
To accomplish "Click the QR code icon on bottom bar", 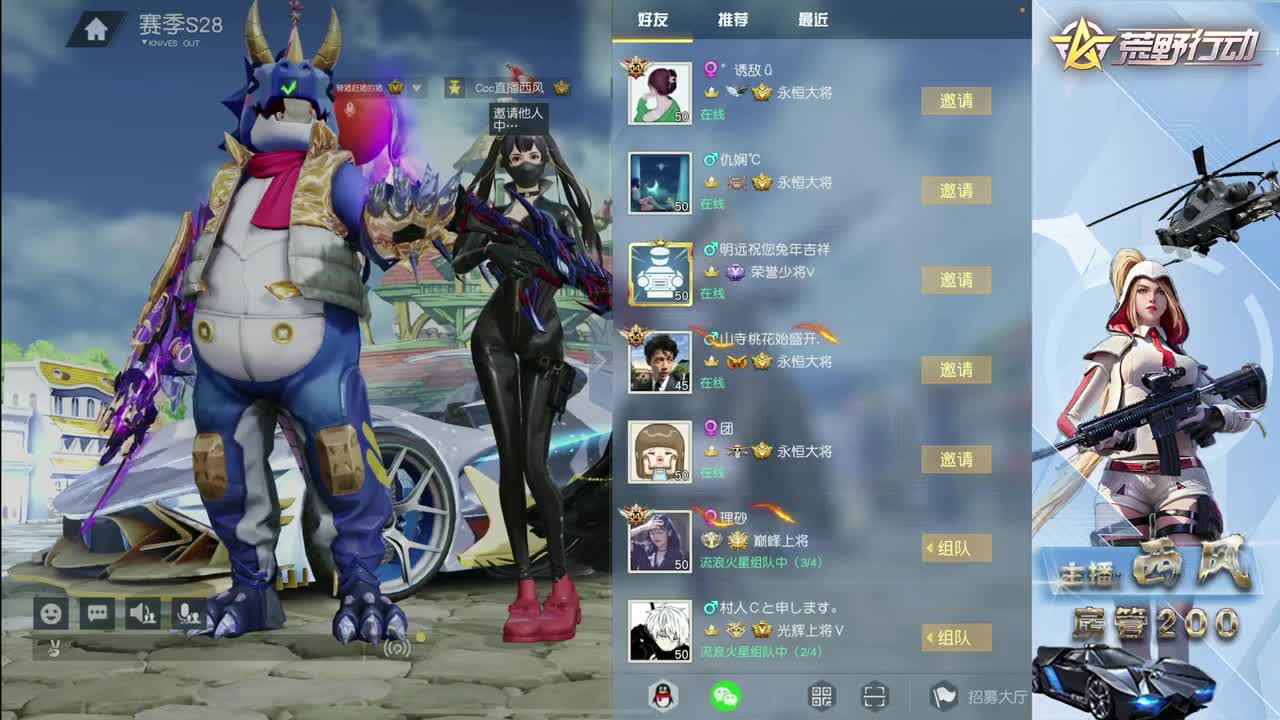I will tap(821, 693).
